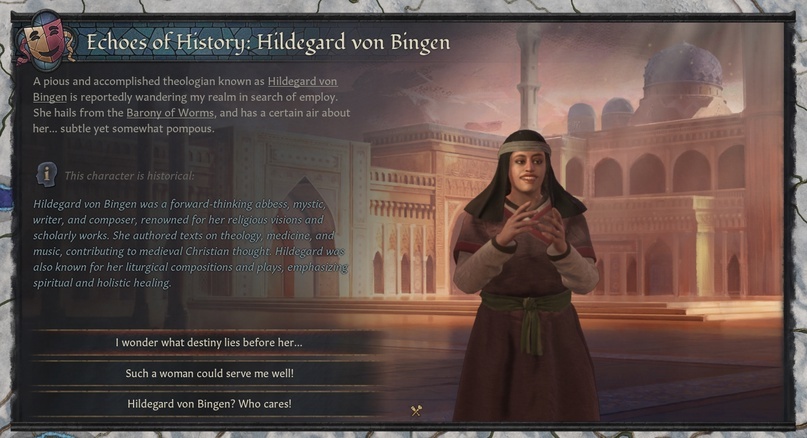Click the crossed tools icon below the portrait
Image resolution: width=807 pixels, height=438 pixels.
417,410
